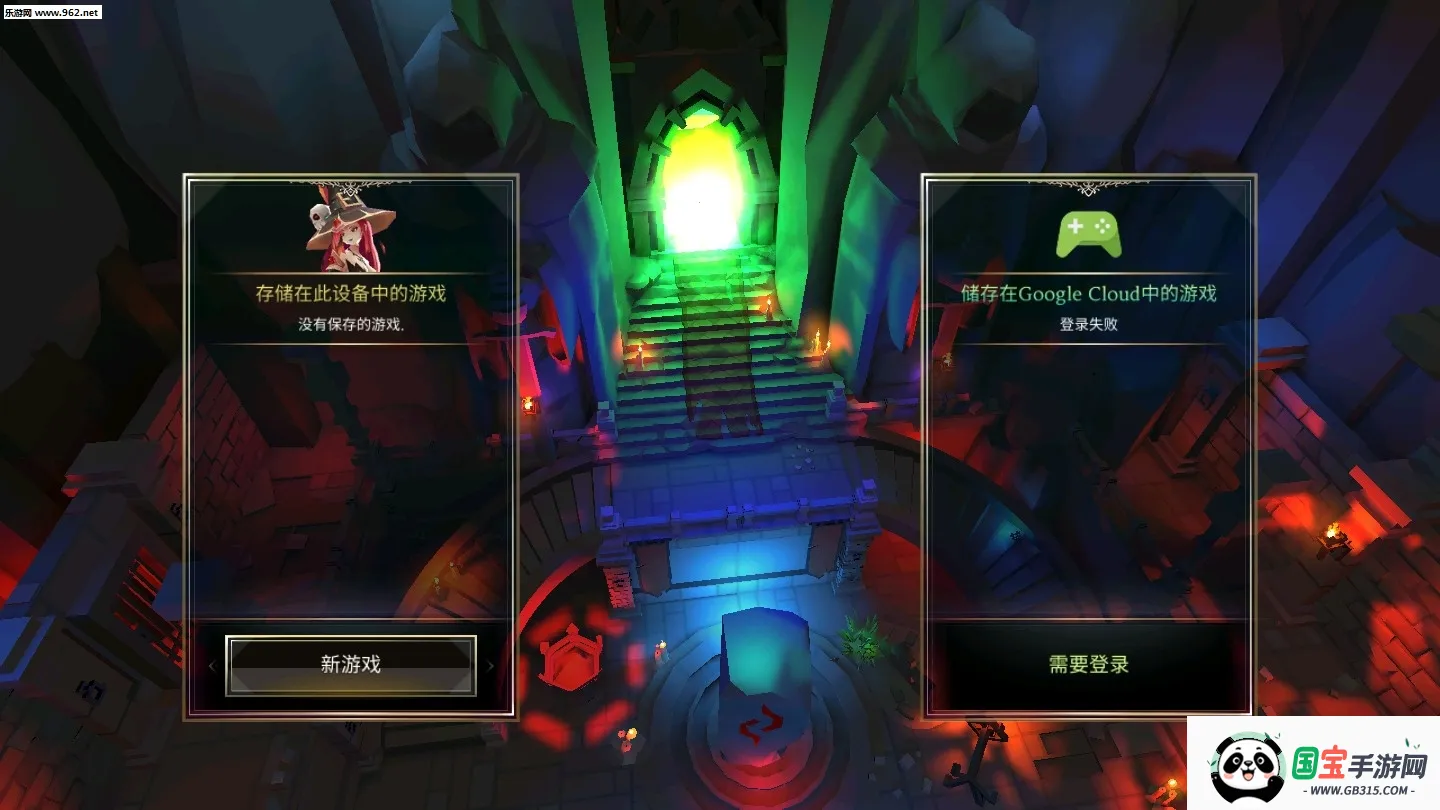Select the 储存在Google Cloud中的游戏 header
The image size is (1440, 810).
(x=1086, y=294)
